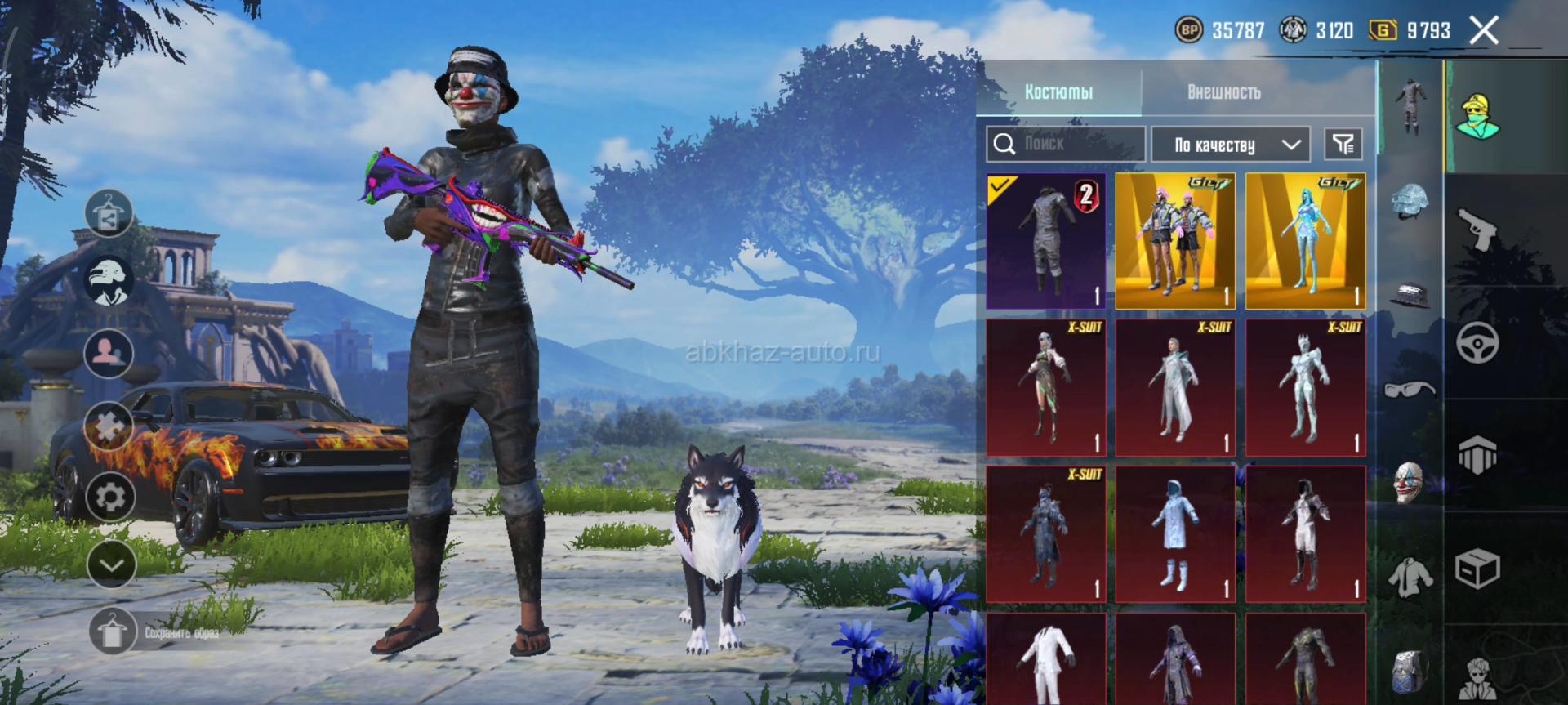The height and width of the screenshot is (705, 1568).
Task: Open the vehicles category with steering wheel
Action: pos(1477,342)
